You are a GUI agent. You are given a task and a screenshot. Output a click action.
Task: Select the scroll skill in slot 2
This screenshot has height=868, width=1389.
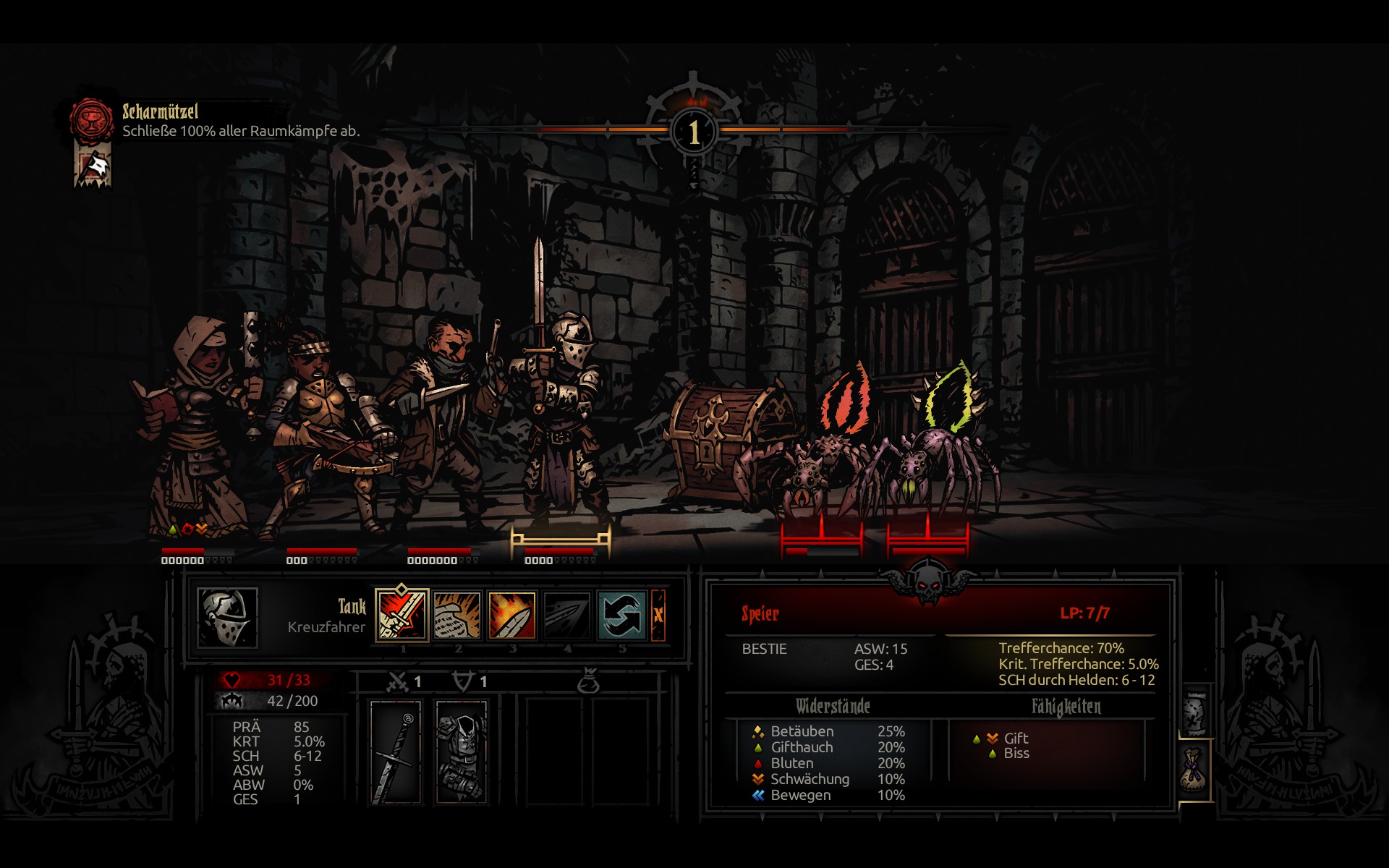click(x=457, y=616)
